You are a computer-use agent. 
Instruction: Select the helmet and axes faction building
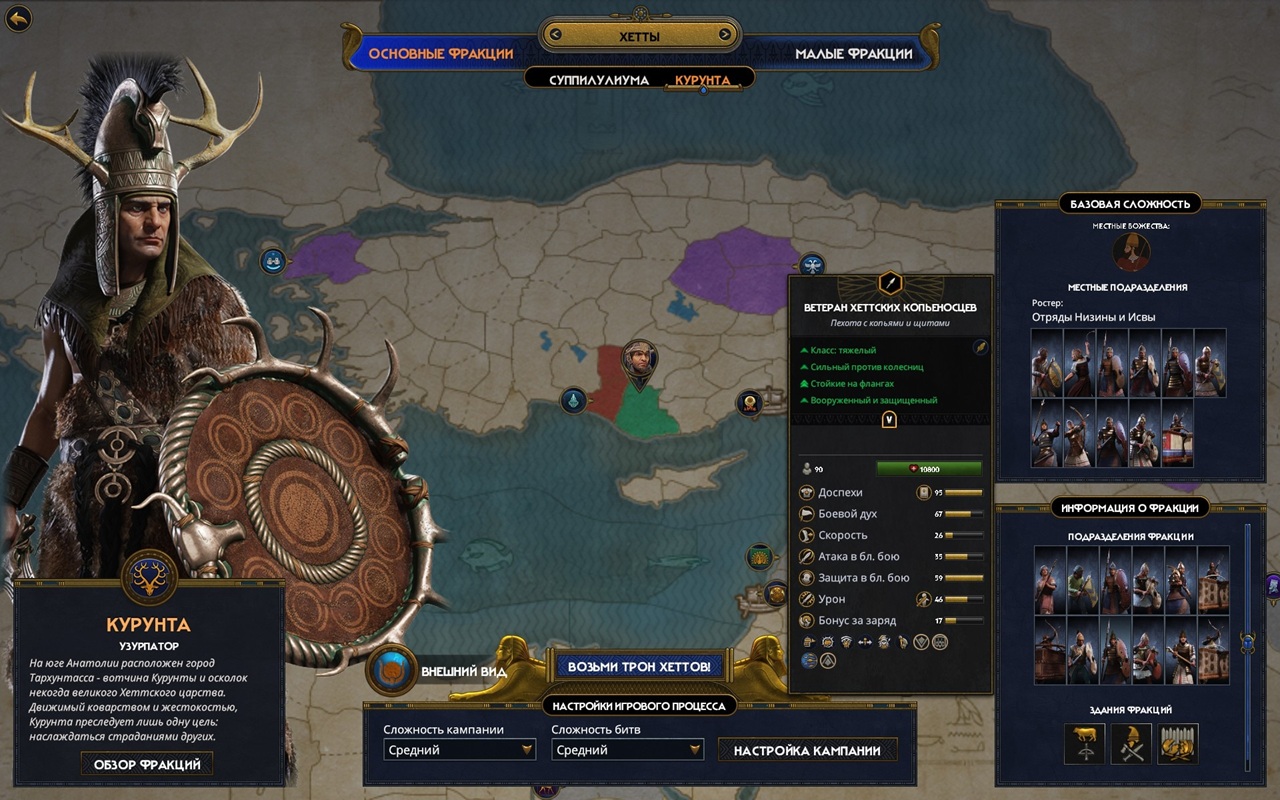click(1131, 743)
